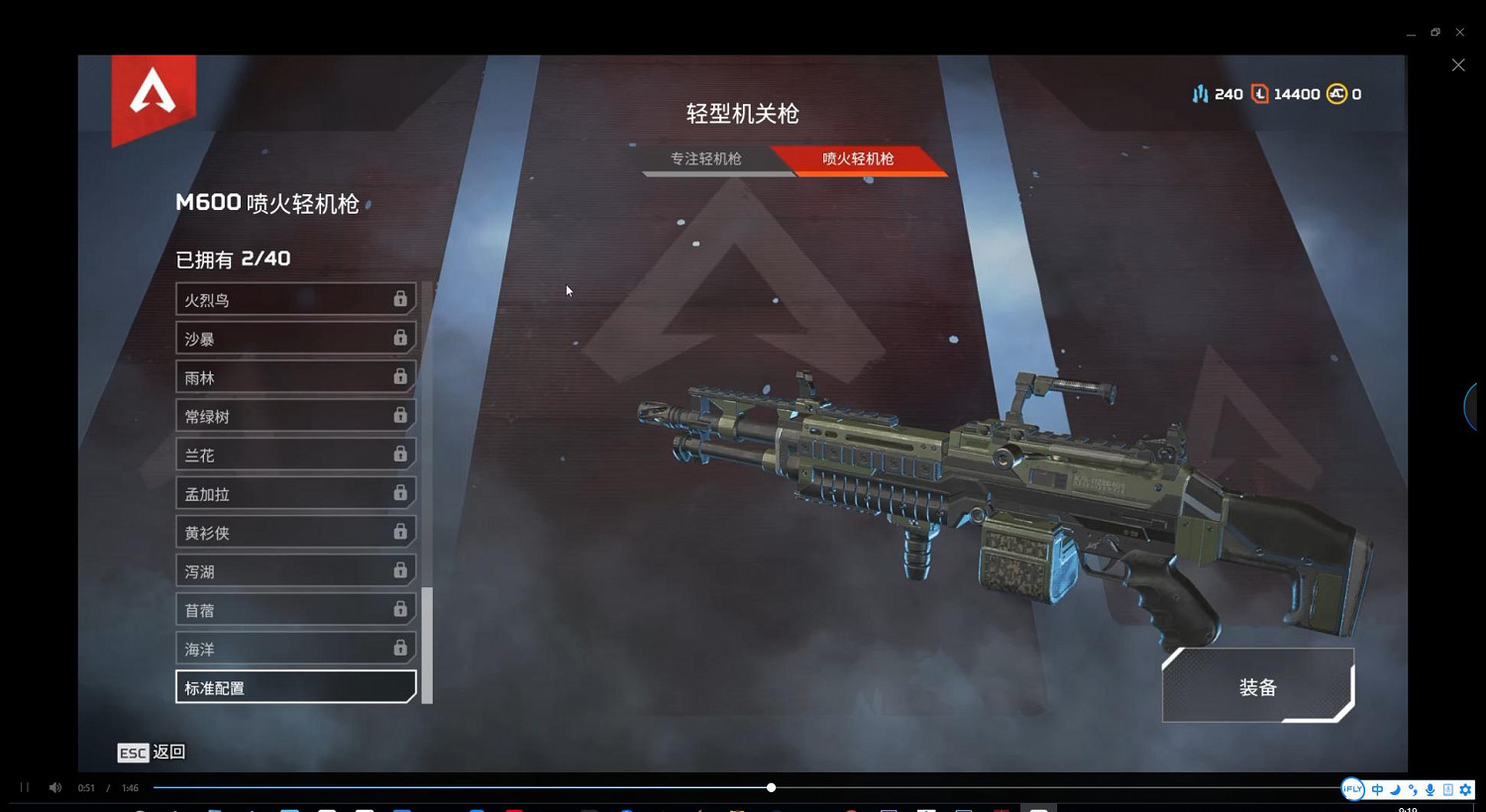Open iFLY input method settings gear
The height and width of the screenshot is (812, 1486).
[1466, 789]
